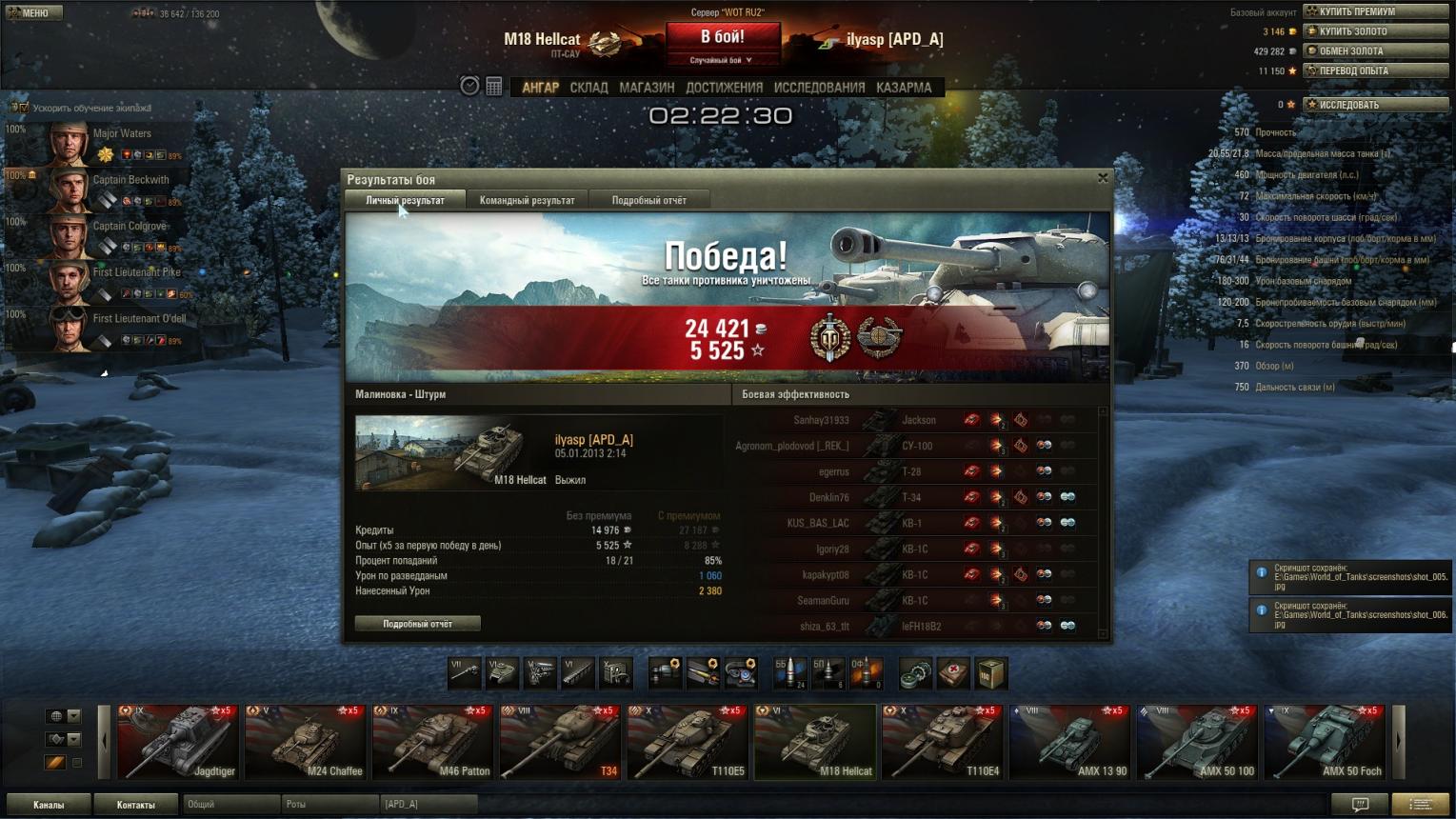Open the СКЛАД section
The width and height of the screenshot is (1456, 819).
point(588,88)
